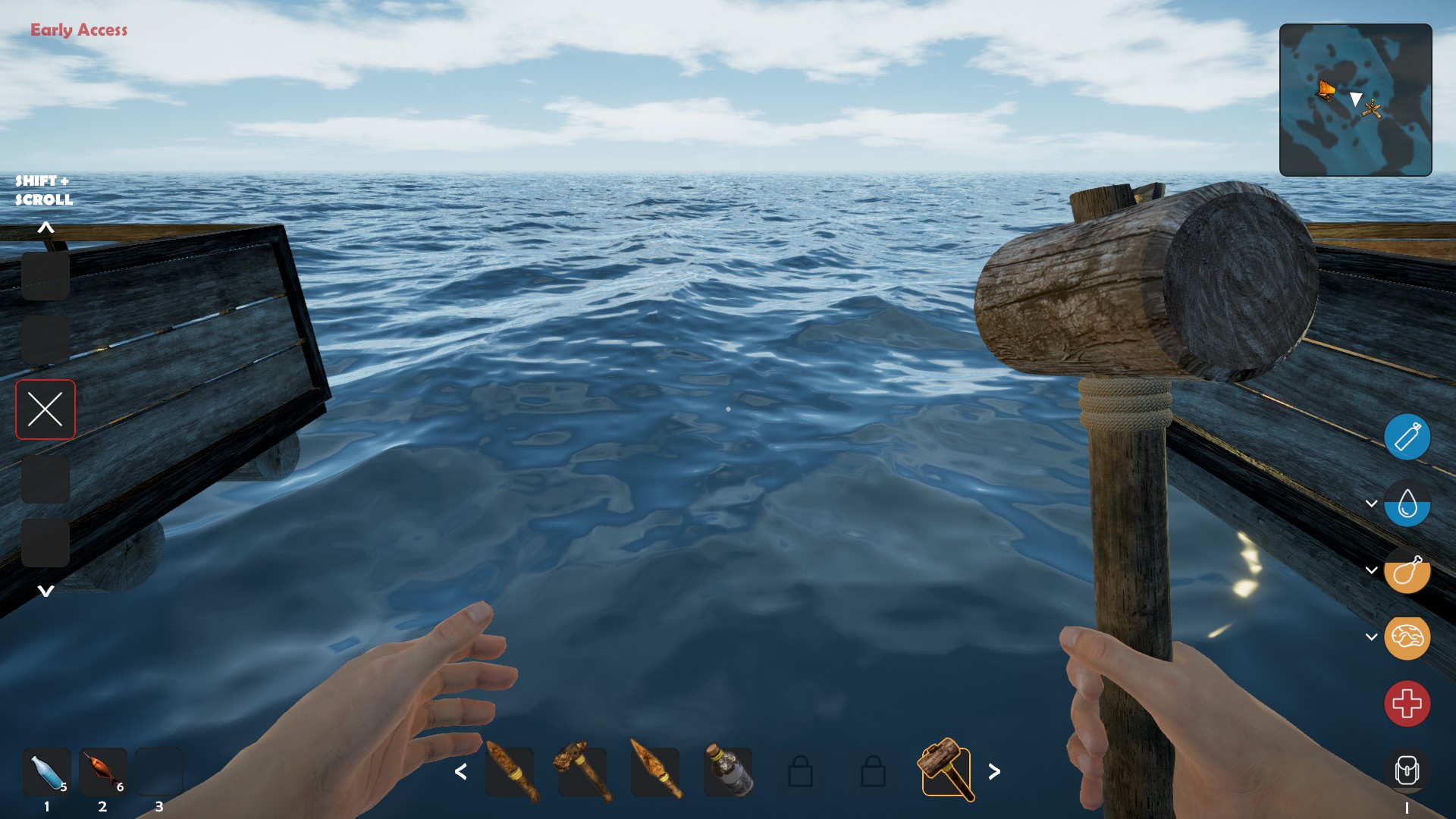This screenshot has width=1456, height=819.
Task: Click the up arrow above build slots
Action: click(x=45, y=227)
